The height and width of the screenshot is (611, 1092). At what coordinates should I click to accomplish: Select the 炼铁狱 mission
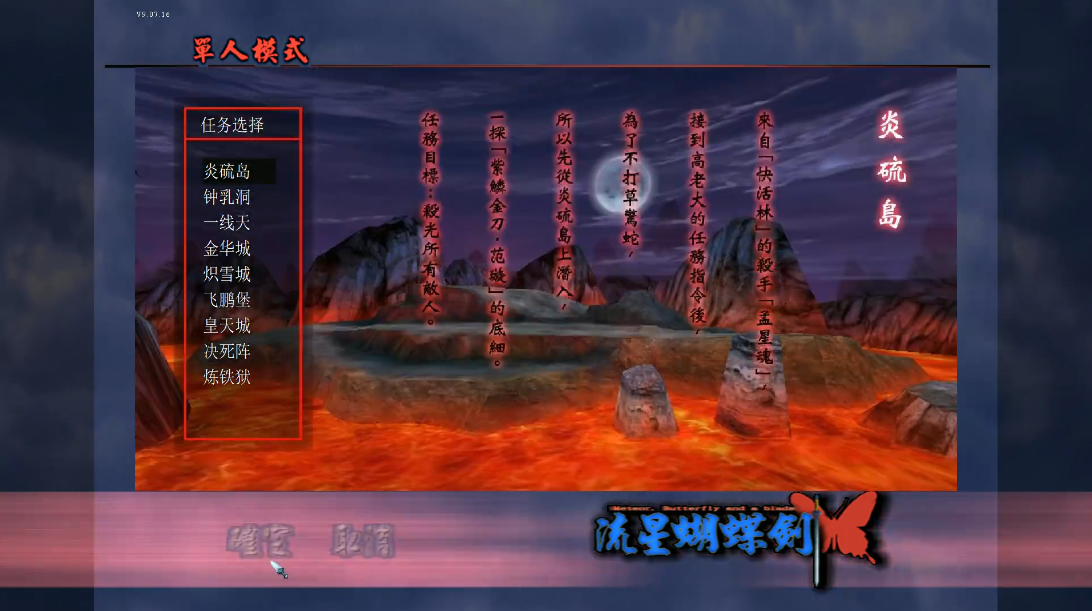tap(227, 377)
